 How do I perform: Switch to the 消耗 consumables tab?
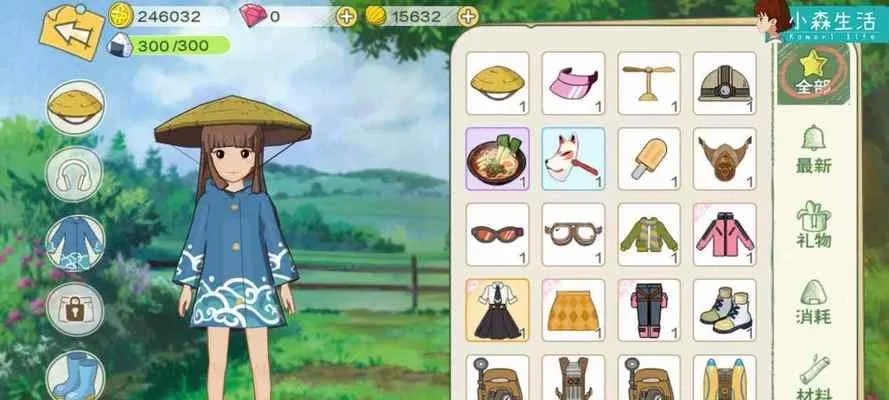click(x=813, y=304)
